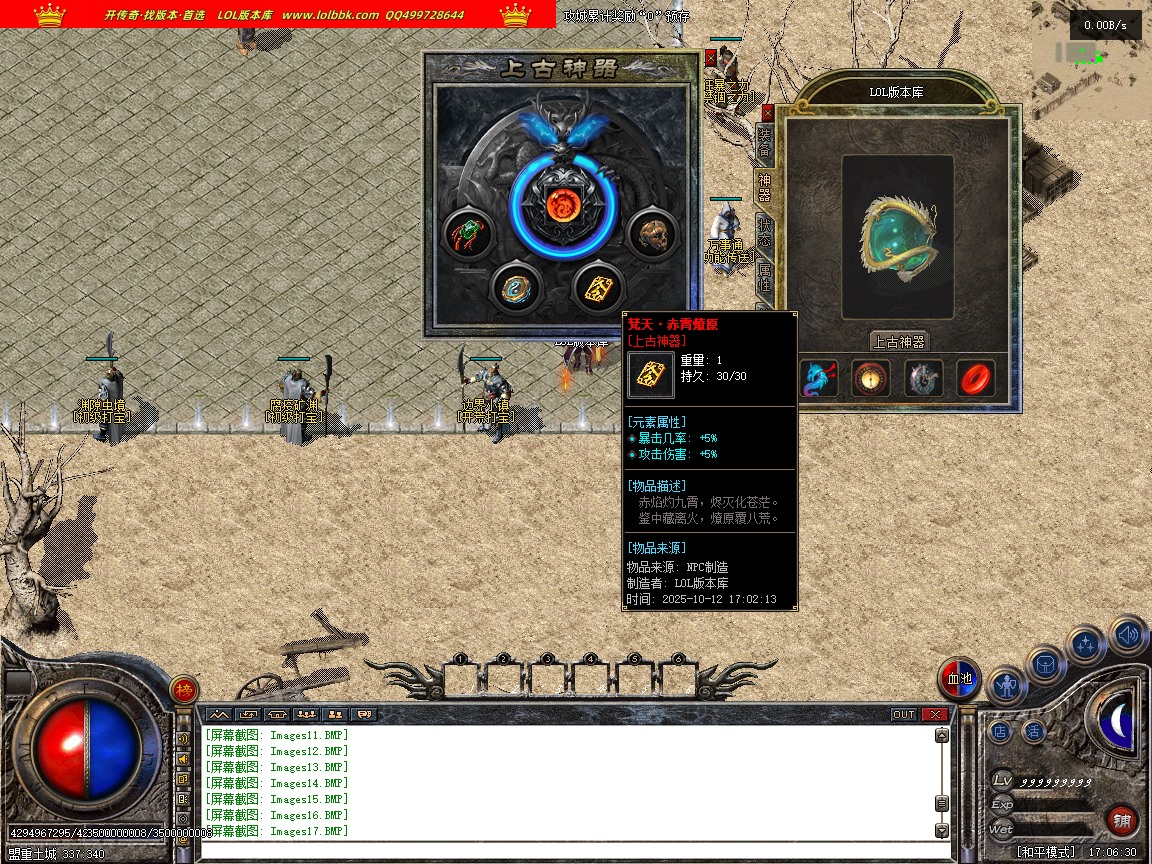The width and height of the screenshot is (1152, 864).
Task: Close the 上古神器 artifact window
Action: coord(711,58)
